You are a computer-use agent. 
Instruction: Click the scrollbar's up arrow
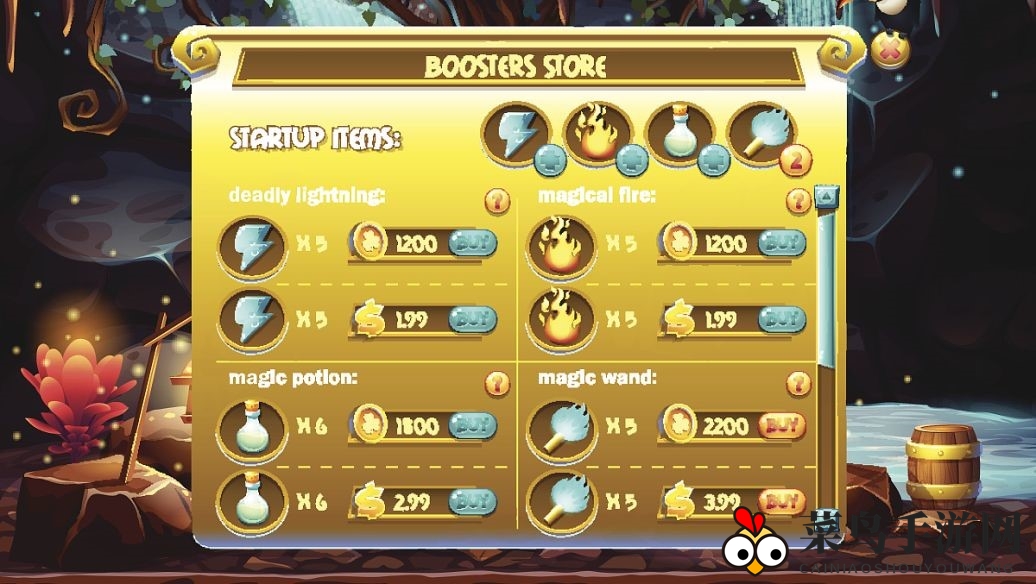(x=826, y=196)
